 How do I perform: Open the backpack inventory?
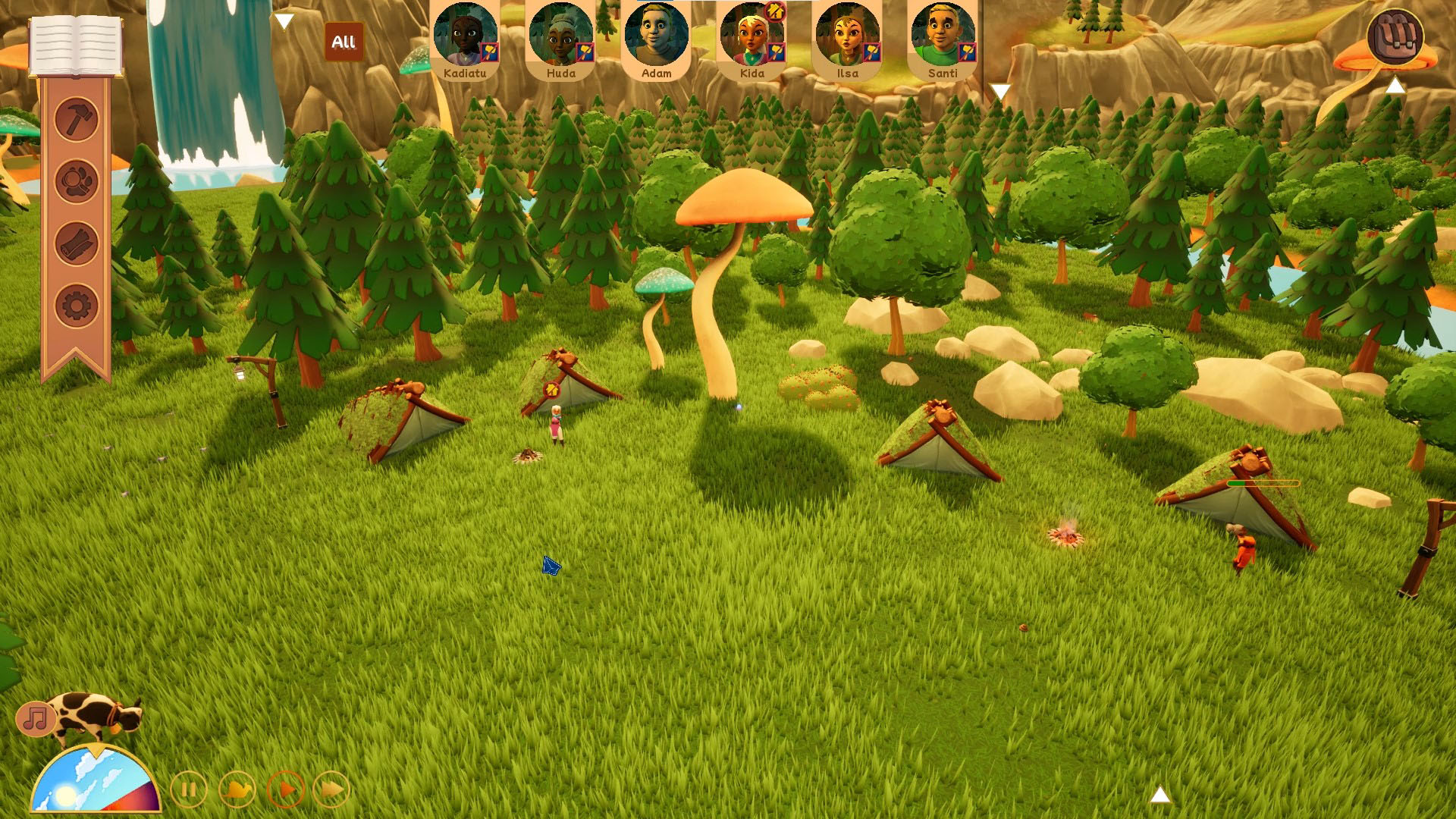(1395, 36)
